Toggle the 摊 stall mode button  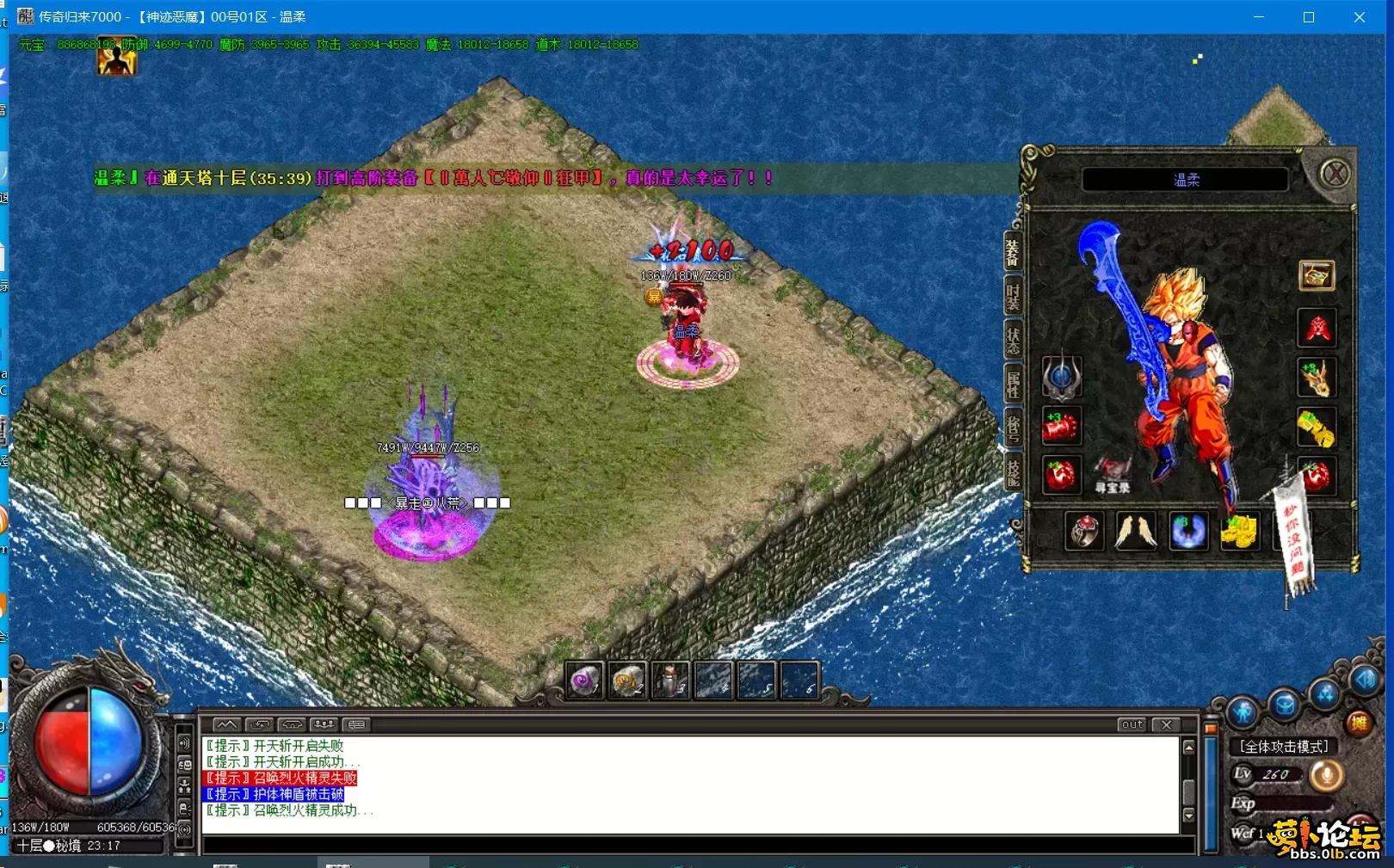pyautogui.click(x=1360, y=722)
